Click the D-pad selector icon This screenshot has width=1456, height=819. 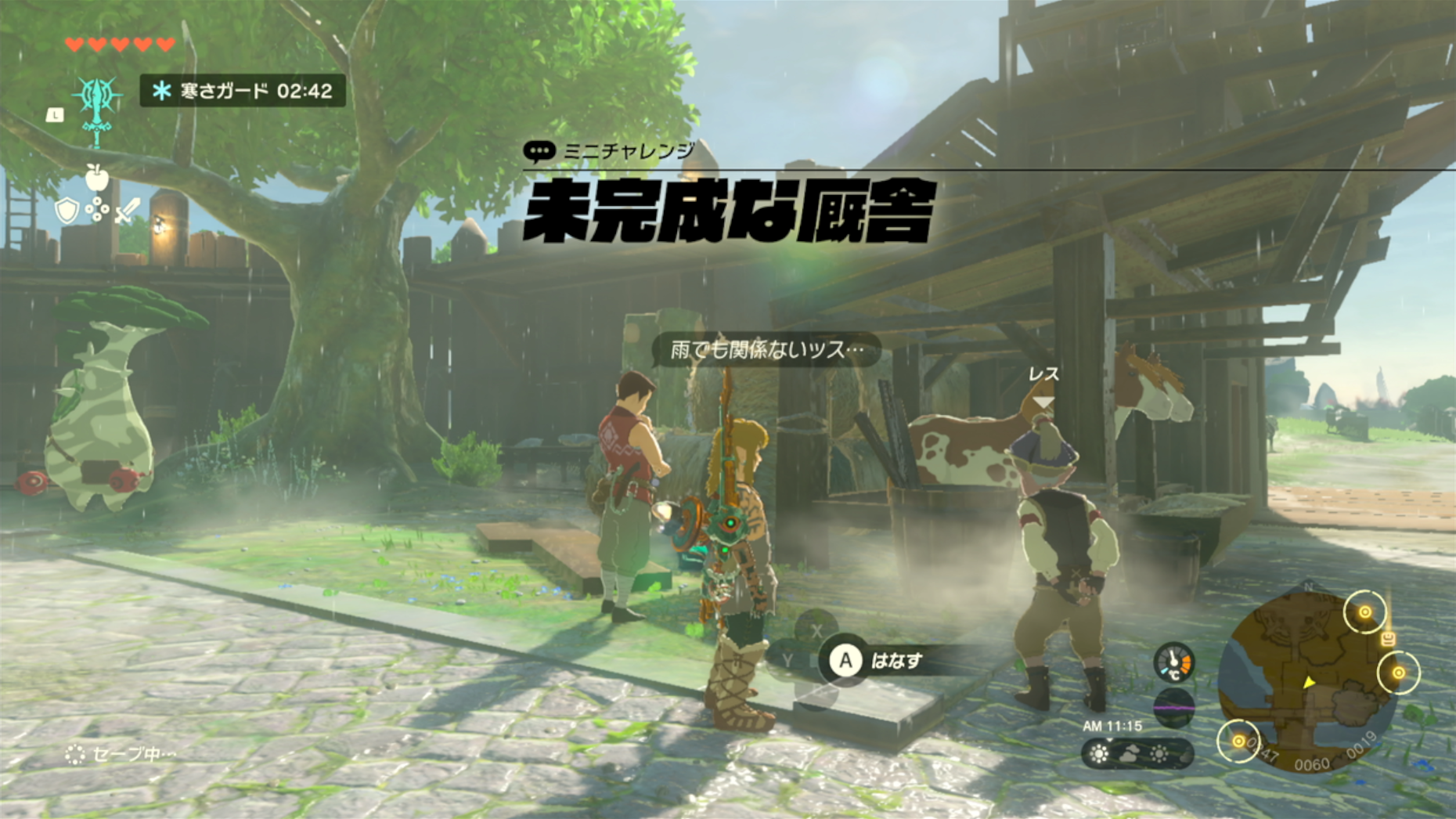(97, 208)
